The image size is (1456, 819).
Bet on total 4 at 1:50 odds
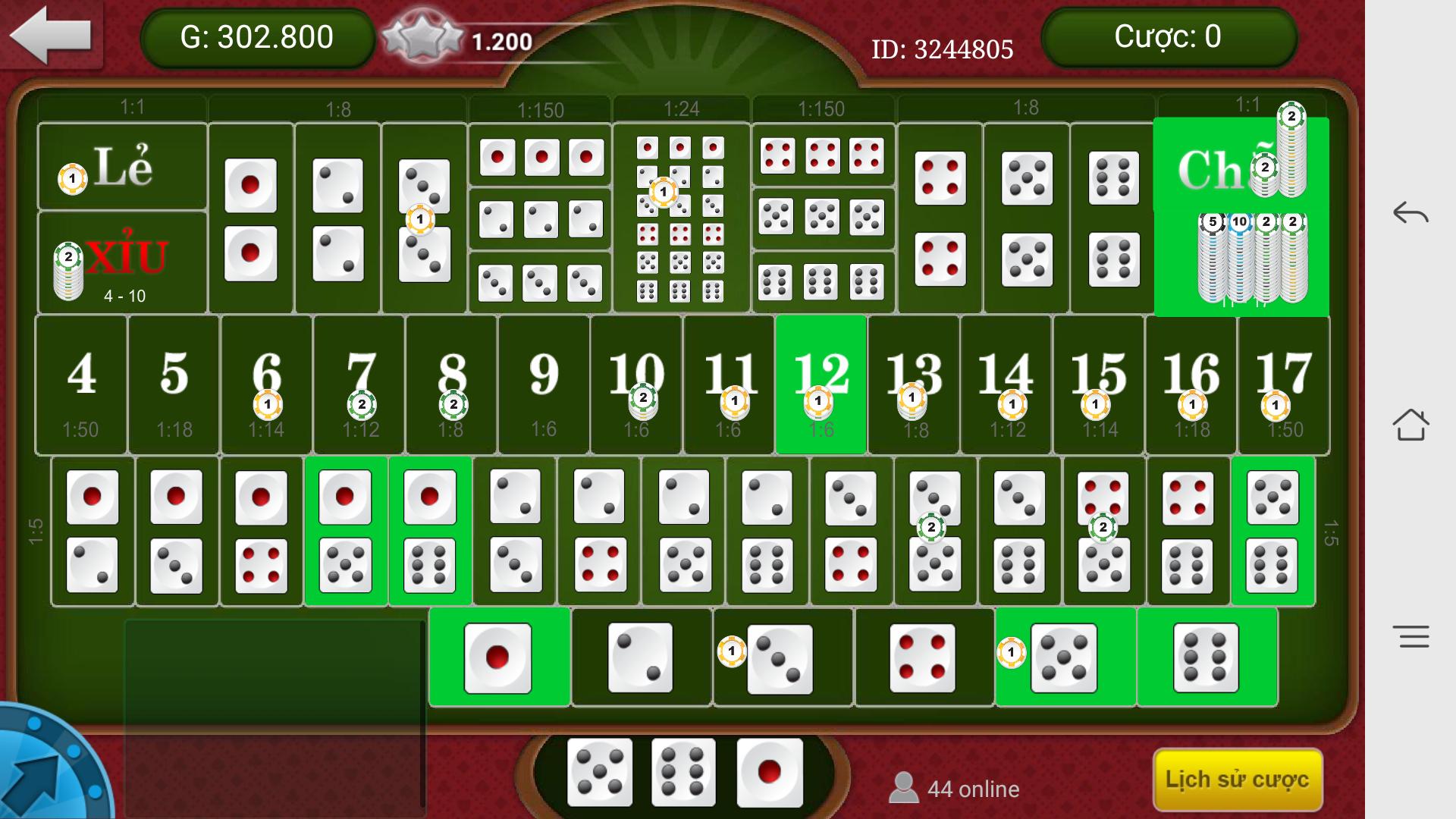[81, 383]
